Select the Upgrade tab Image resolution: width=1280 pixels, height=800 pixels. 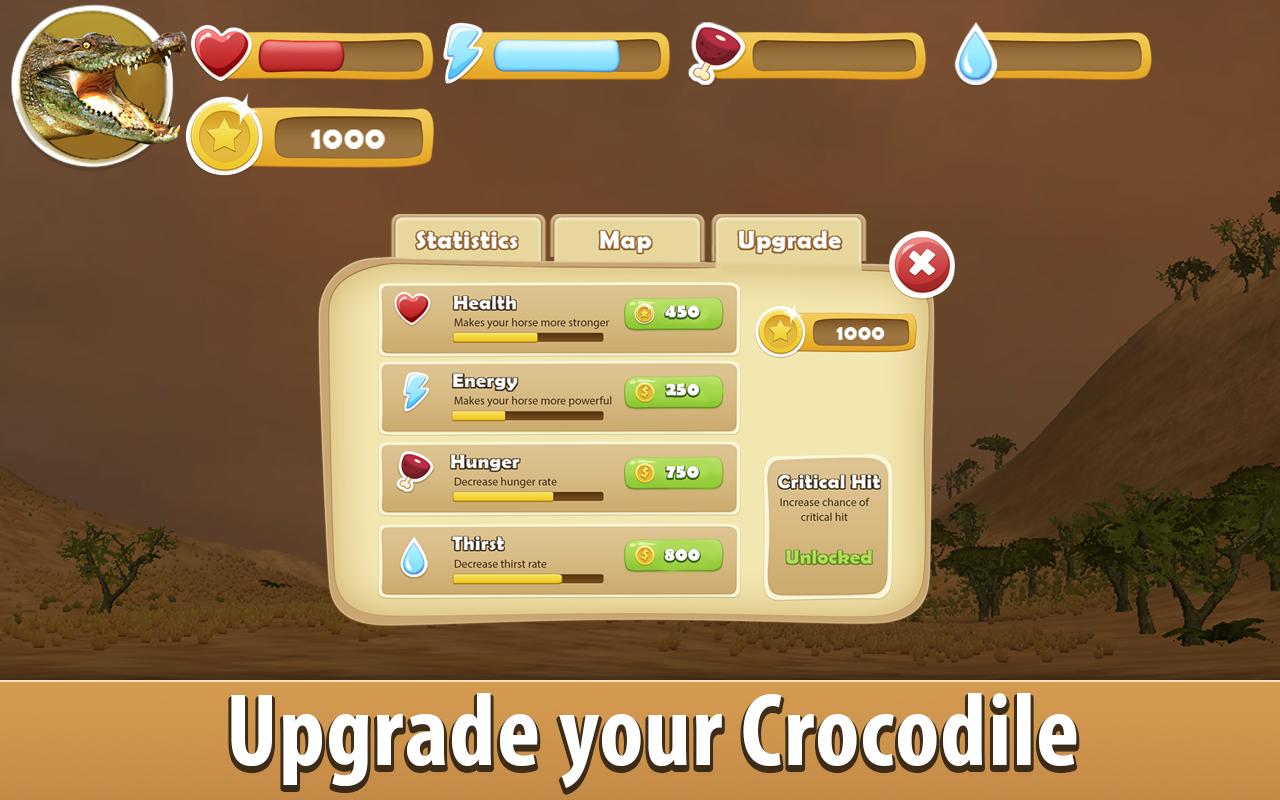pyautogui.click(x=786, y=238)
